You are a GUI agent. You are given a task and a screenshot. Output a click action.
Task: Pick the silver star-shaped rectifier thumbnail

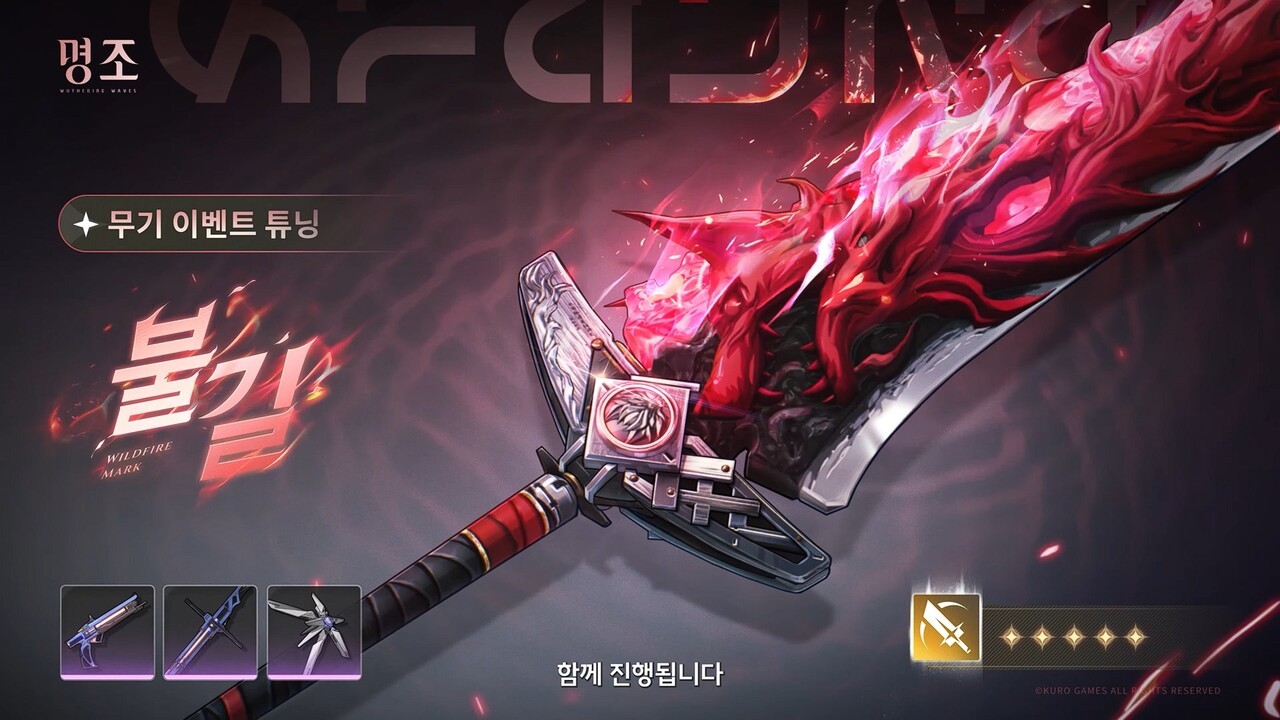click(x=314, y=632)
